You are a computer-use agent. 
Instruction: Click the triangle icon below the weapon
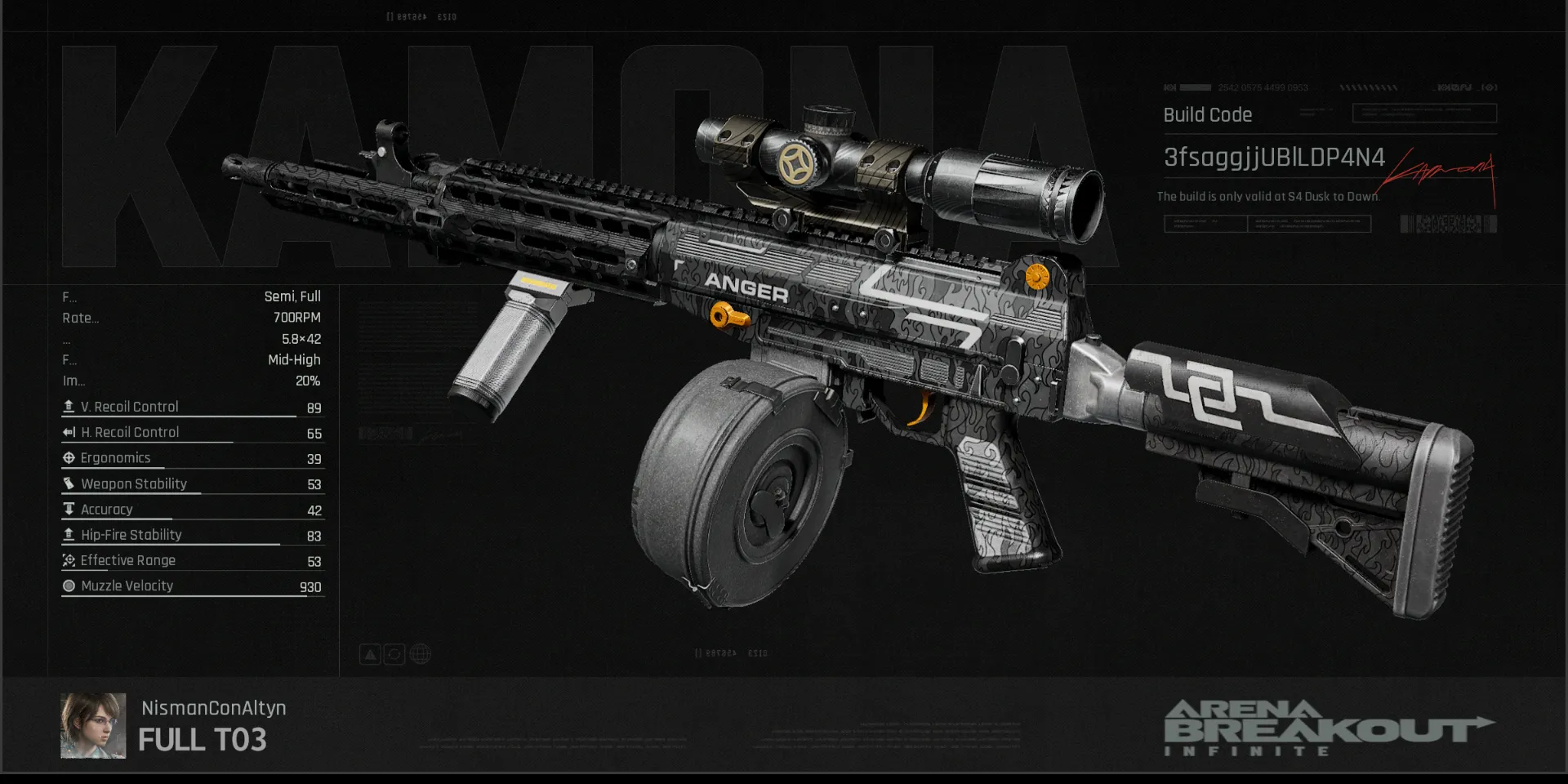tap(370, 654)
